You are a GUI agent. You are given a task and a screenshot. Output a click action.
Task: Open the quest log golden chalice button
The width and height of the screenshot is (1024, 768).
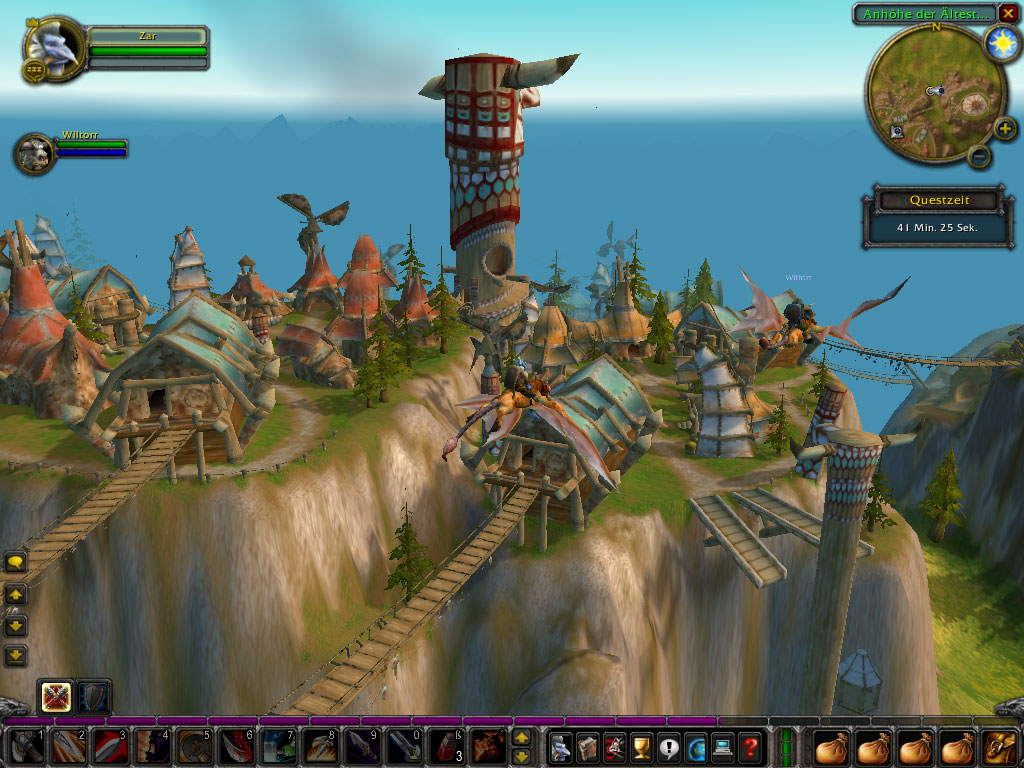pos(642,747)
